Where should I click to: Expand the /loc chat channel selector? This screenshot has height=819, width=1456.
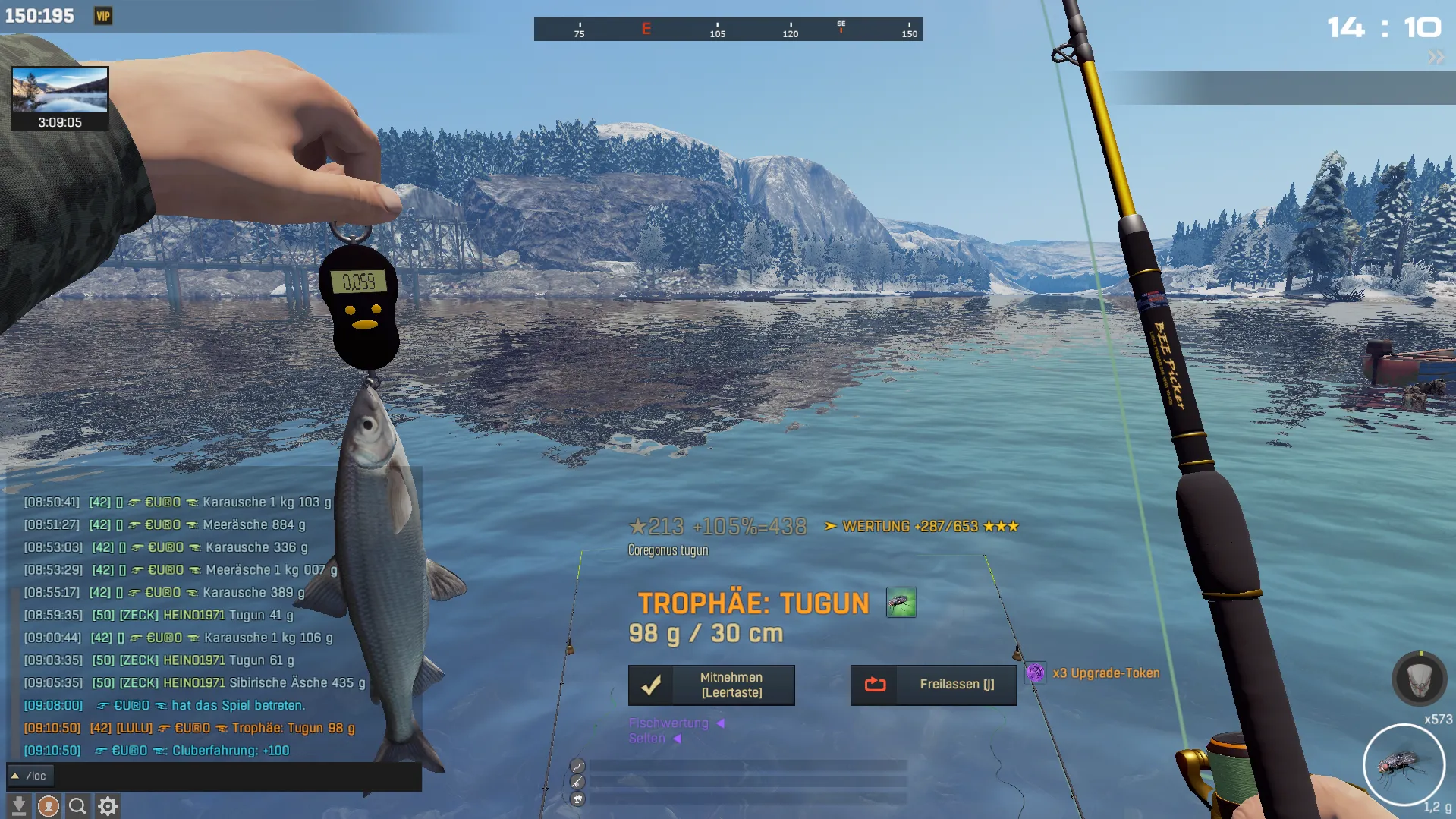[15, 776]
